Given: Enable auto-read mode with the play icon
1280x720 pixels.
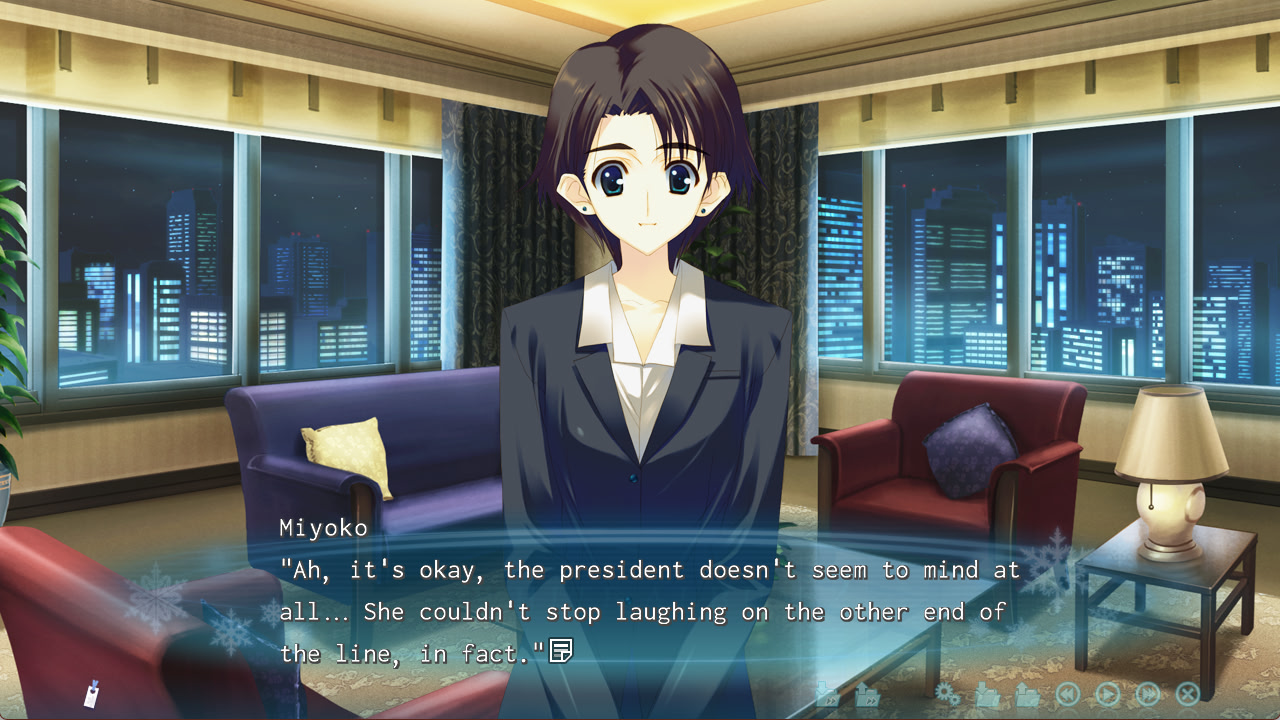Looking at the screenshot, I should (x=1108, y=693).
